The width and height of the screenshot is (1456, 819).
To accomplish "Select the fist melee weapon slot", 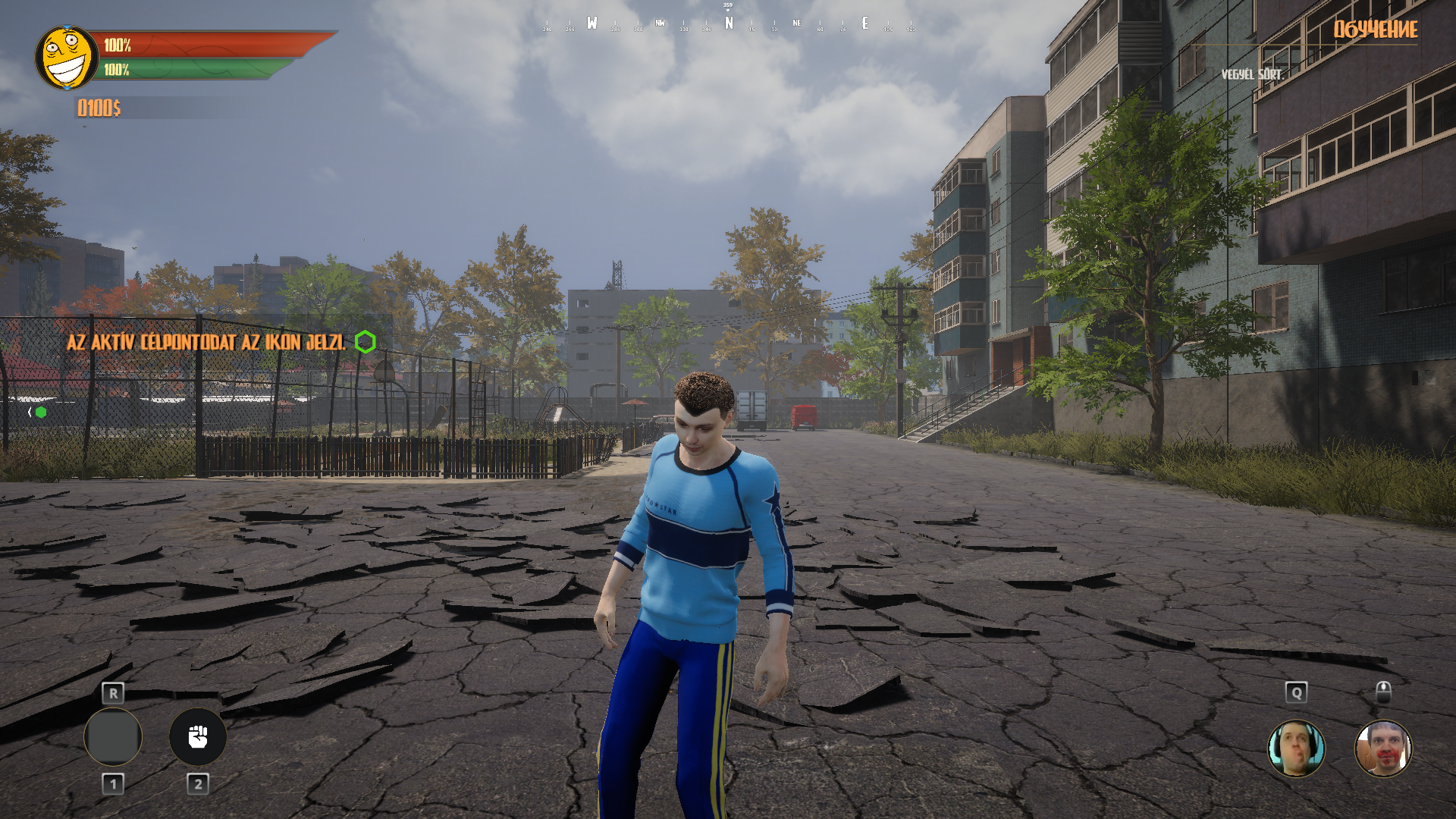I will click(198, 736).
